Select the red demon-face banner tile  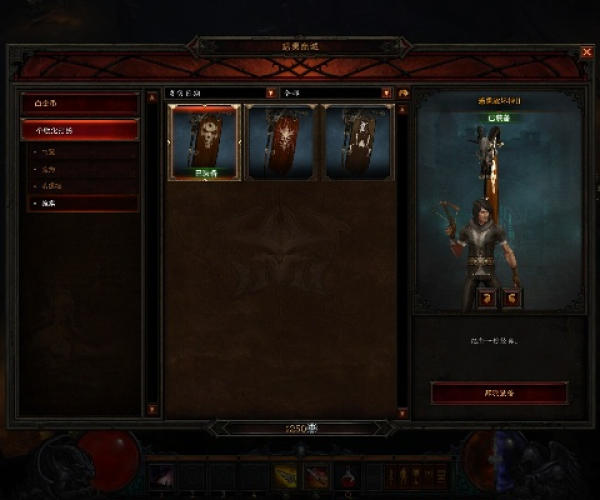click(x=281, y=141)
